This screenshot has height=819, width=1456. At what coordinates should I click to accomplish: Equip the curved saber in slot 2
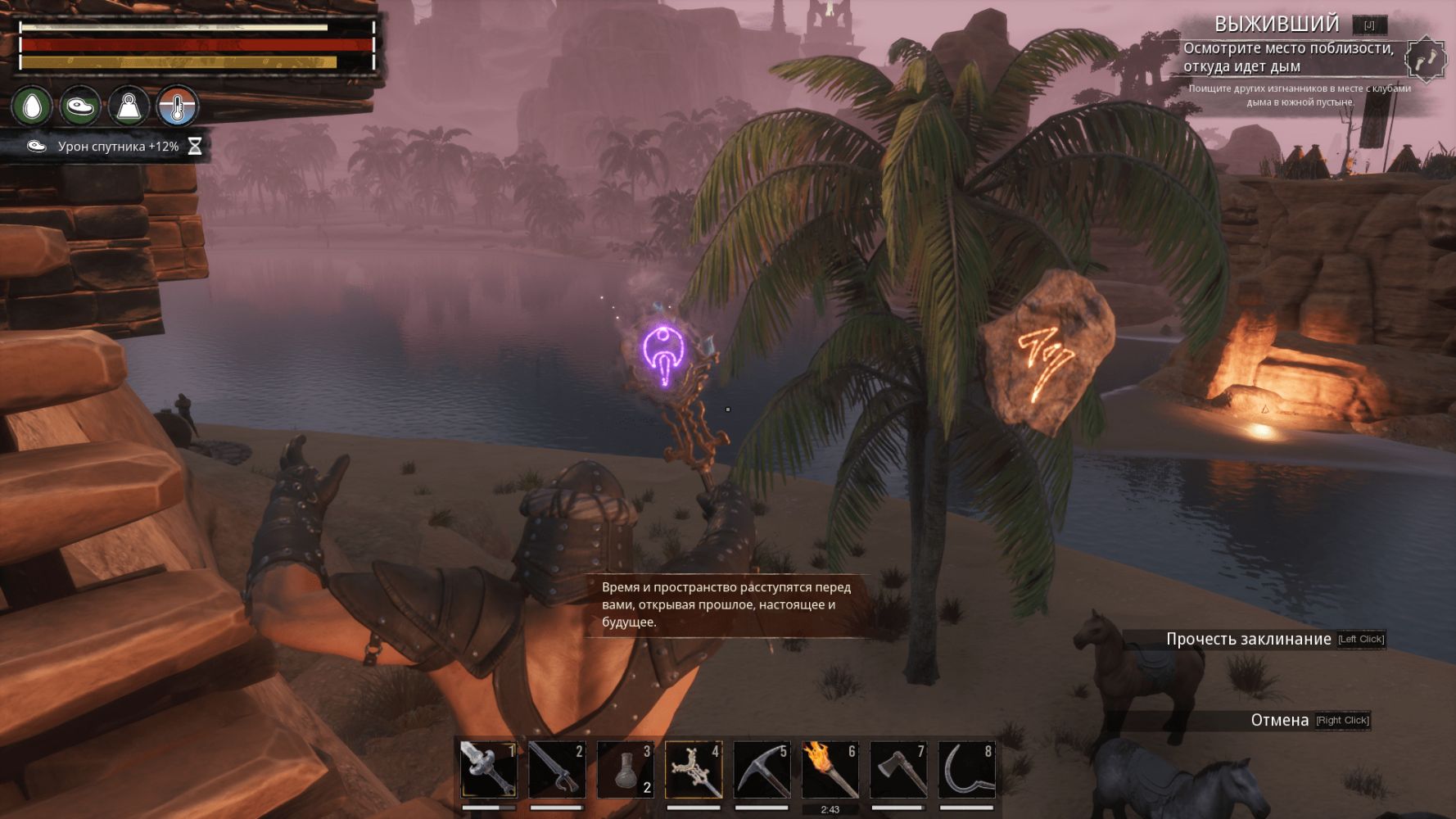[557, 770]
